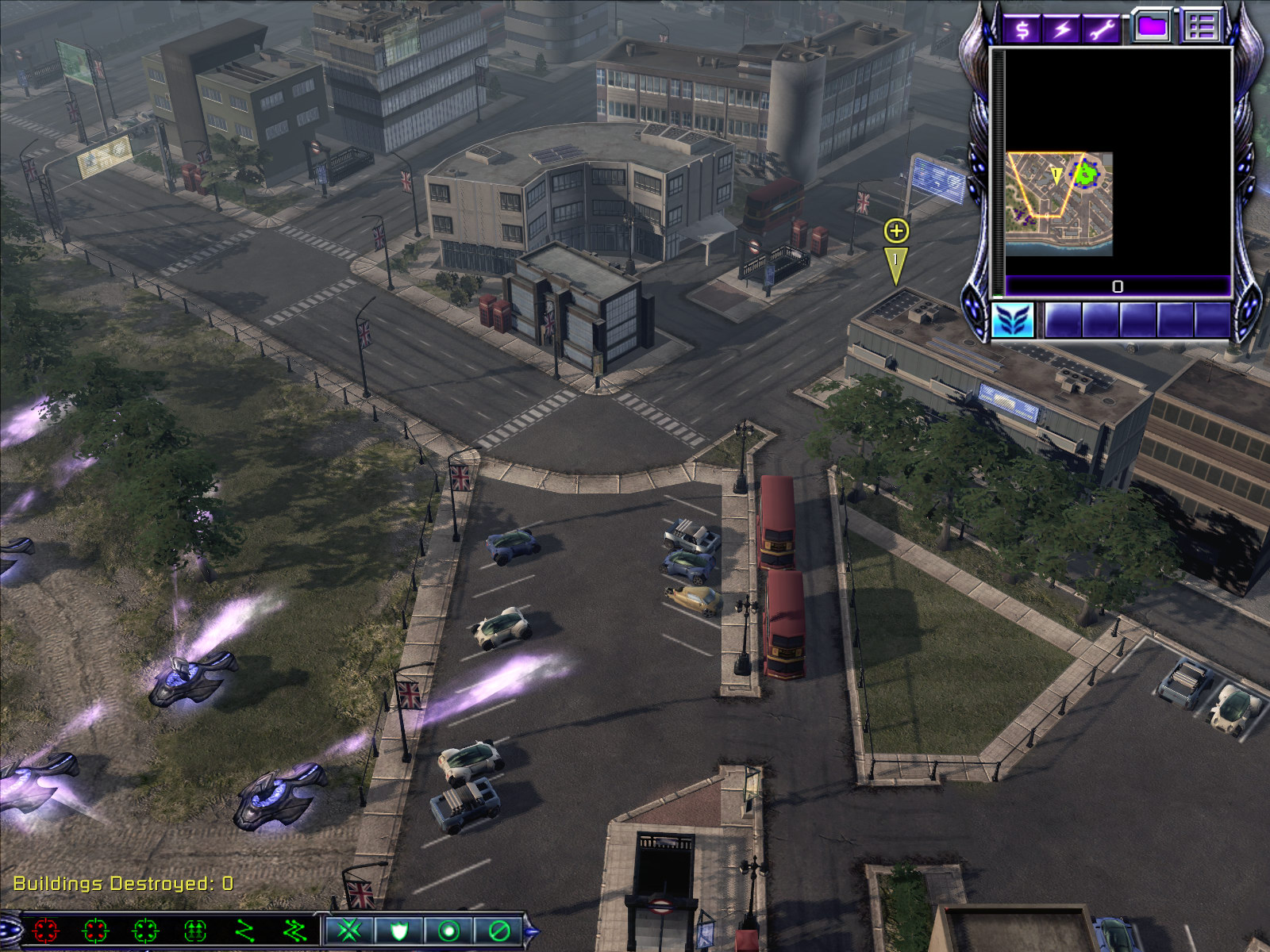Set the aggressive stance crossed-arrows button
The image size is (1270, 952).
point(349,930)
